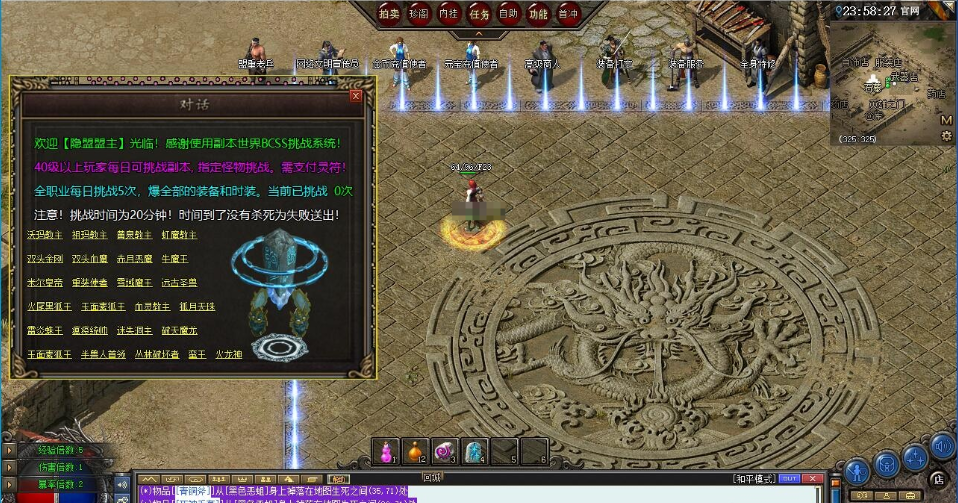Toggle the speaker sound button
This screenshot has height=503, width=958.
[942, 446]
